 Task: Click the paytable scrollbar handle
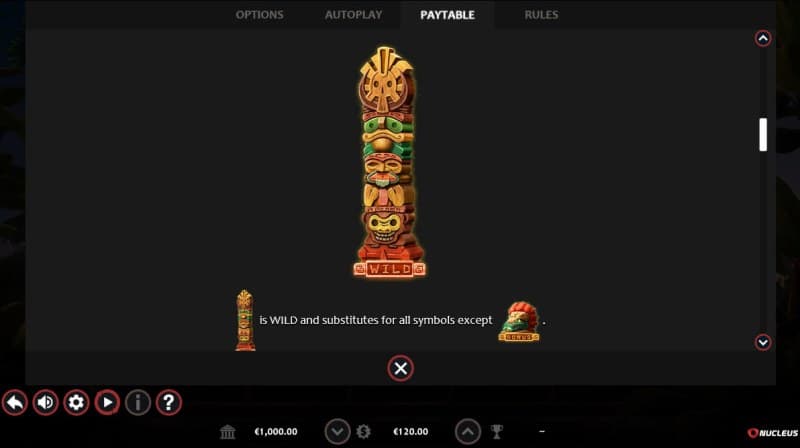point(763,134)
